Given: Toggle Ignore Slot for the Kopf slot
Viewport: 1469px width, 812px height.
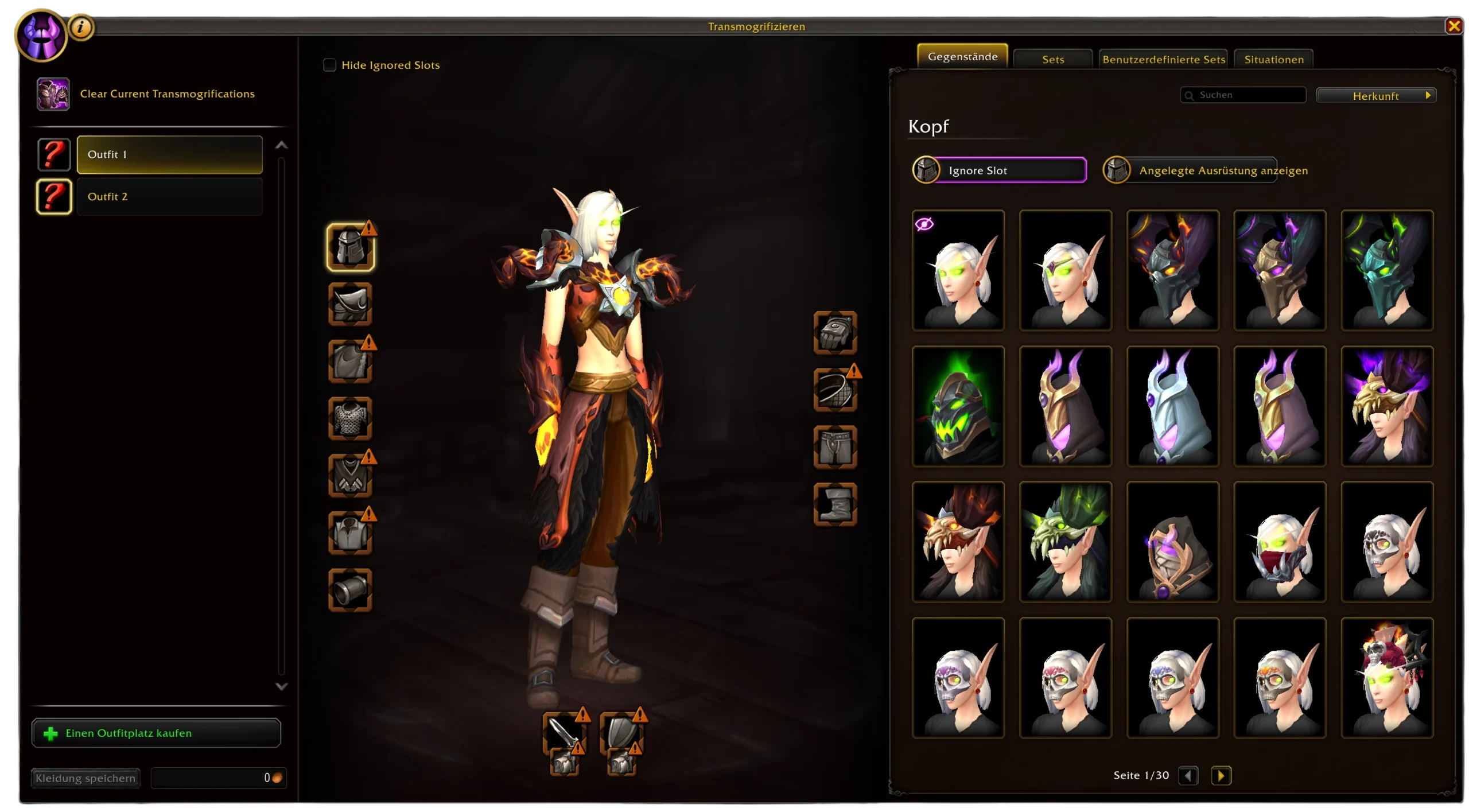Looking at the screenshot, I should click(998, 170).
